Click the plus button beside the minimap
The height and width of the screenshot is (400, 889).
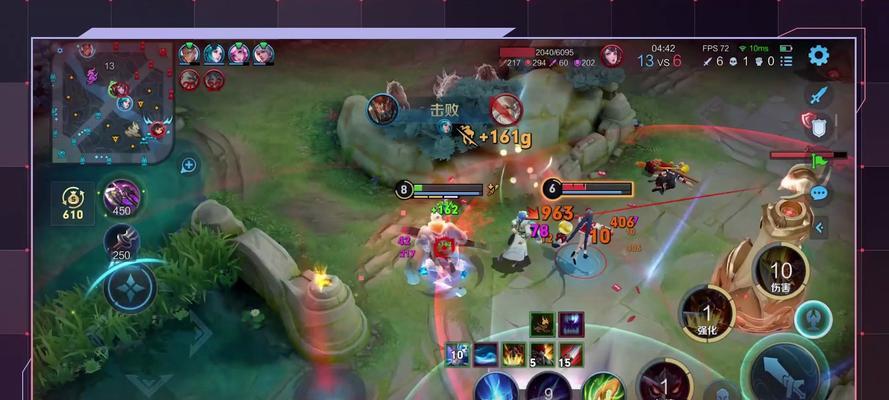click(188, 165)
